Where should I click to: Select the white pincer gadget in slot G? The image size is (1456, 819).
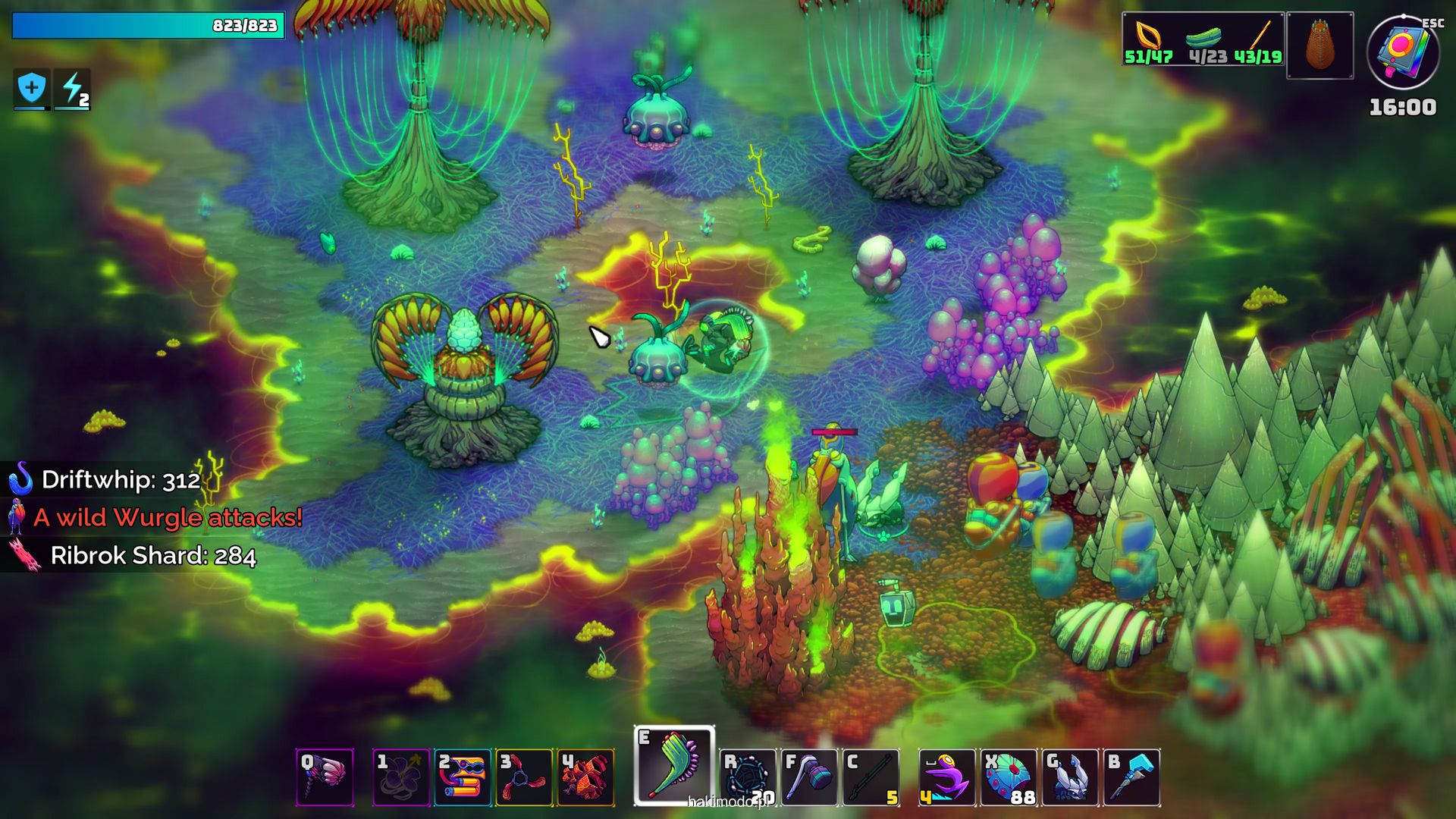tap(1070, 777)
